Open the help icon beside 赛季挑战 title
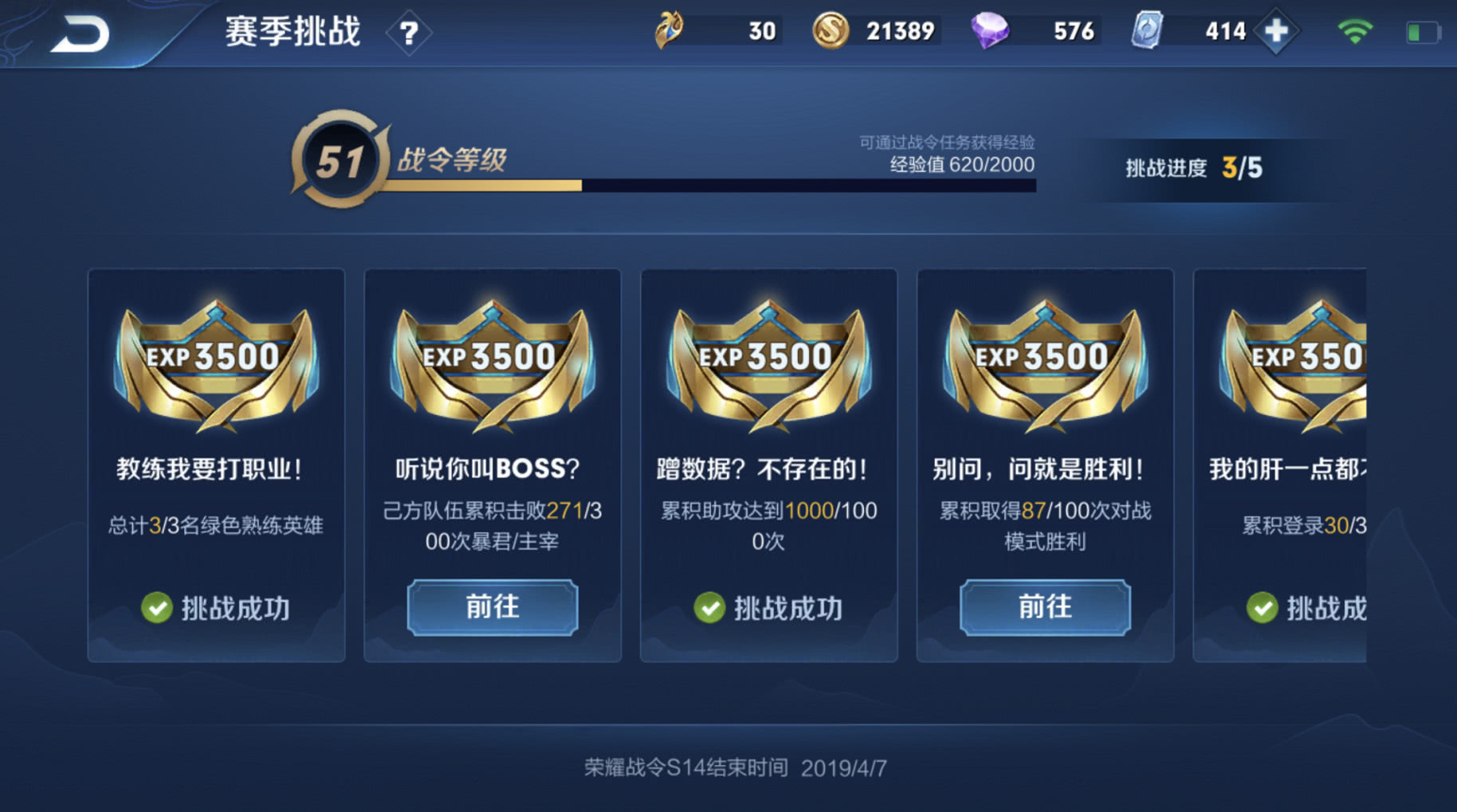The image size is (1457, 812). pos(409,31)
